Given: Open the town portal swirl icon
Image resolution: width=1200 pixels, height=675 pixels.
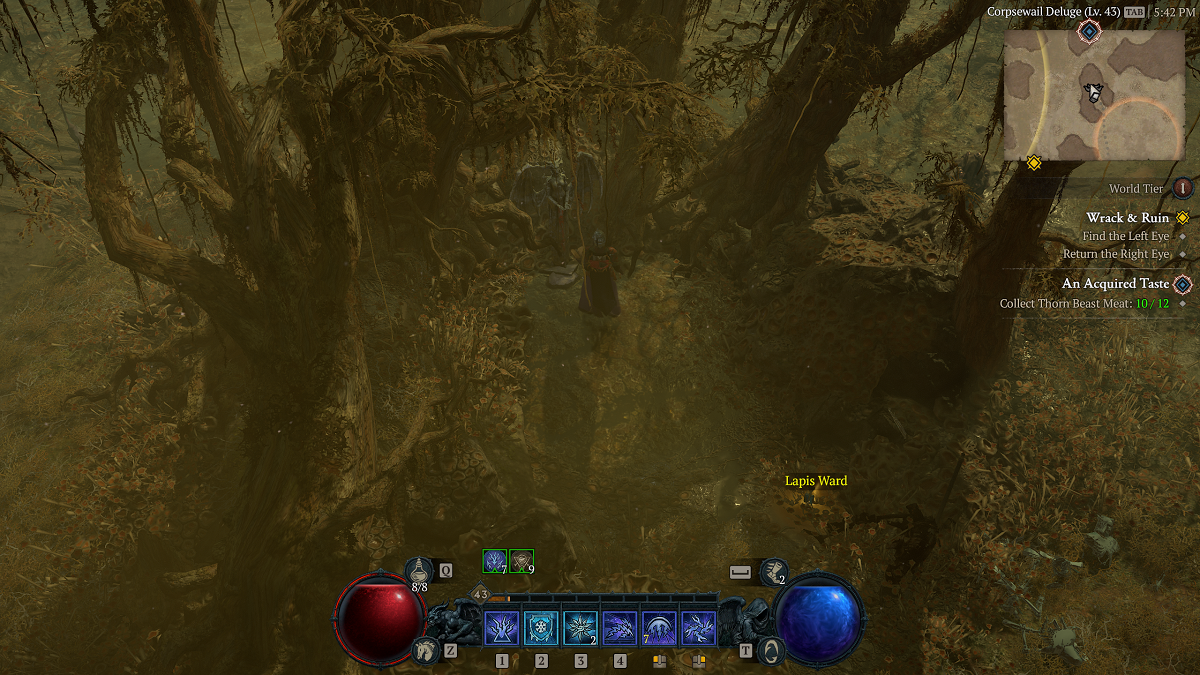Looking at the screenshot, I should tap(771, 650).
